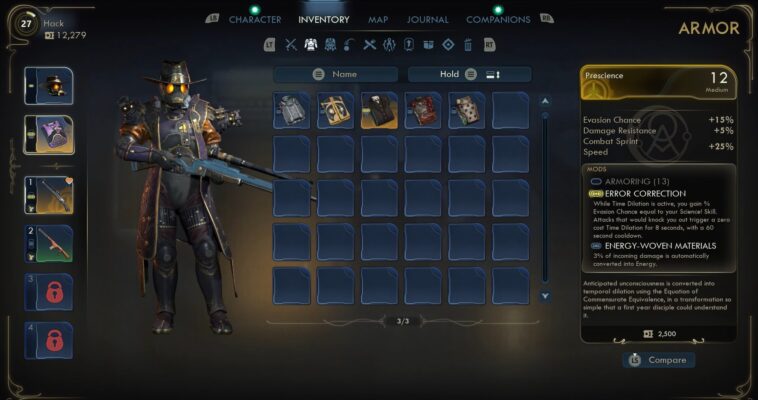Select the Inventory tab

(x=324, y=19)
